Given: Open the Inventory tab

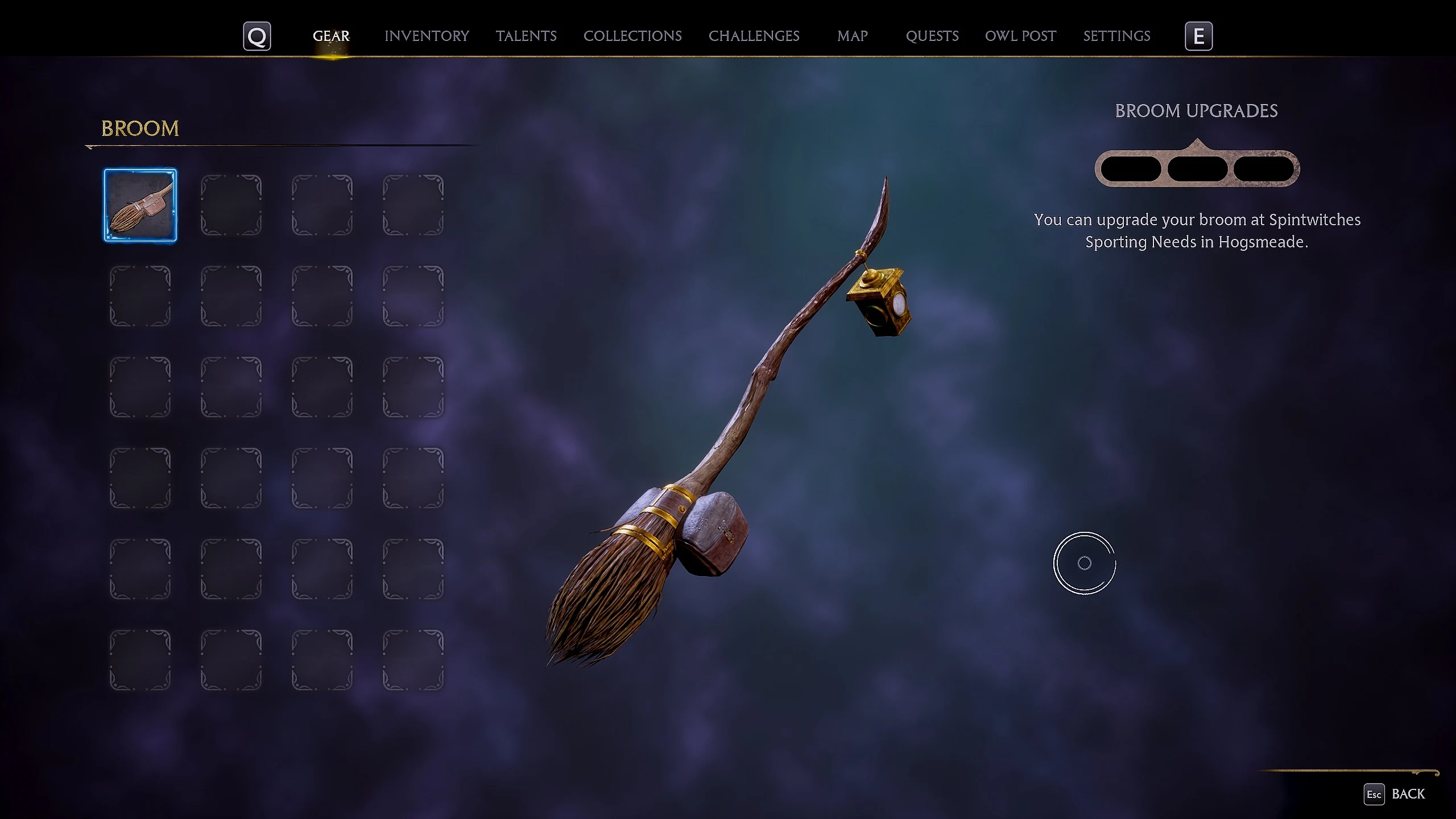Looking at the screenshot, I should [427, 36].
